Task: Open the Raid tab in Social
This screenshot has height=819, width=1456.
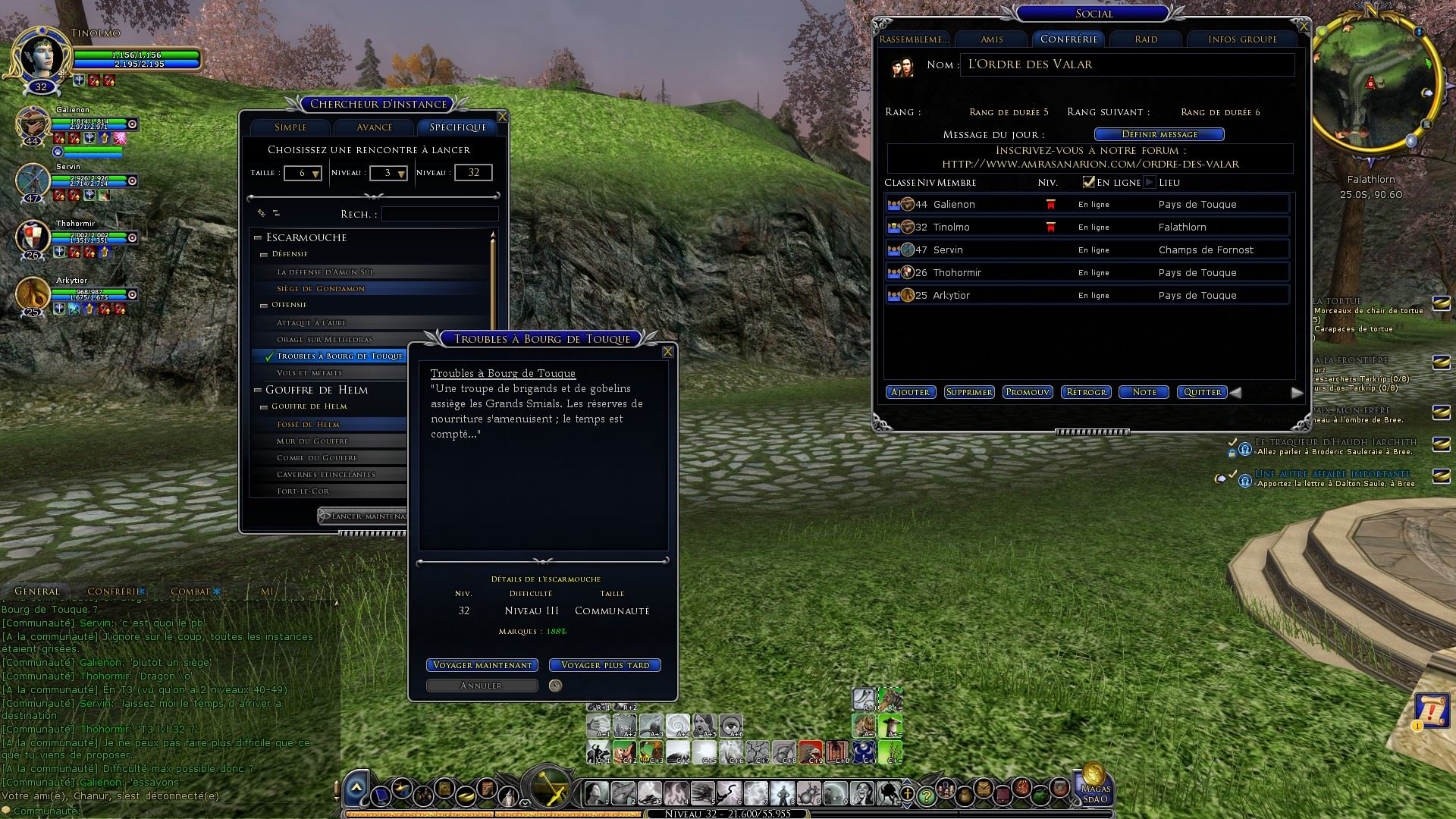Action: pos(1146,39)
